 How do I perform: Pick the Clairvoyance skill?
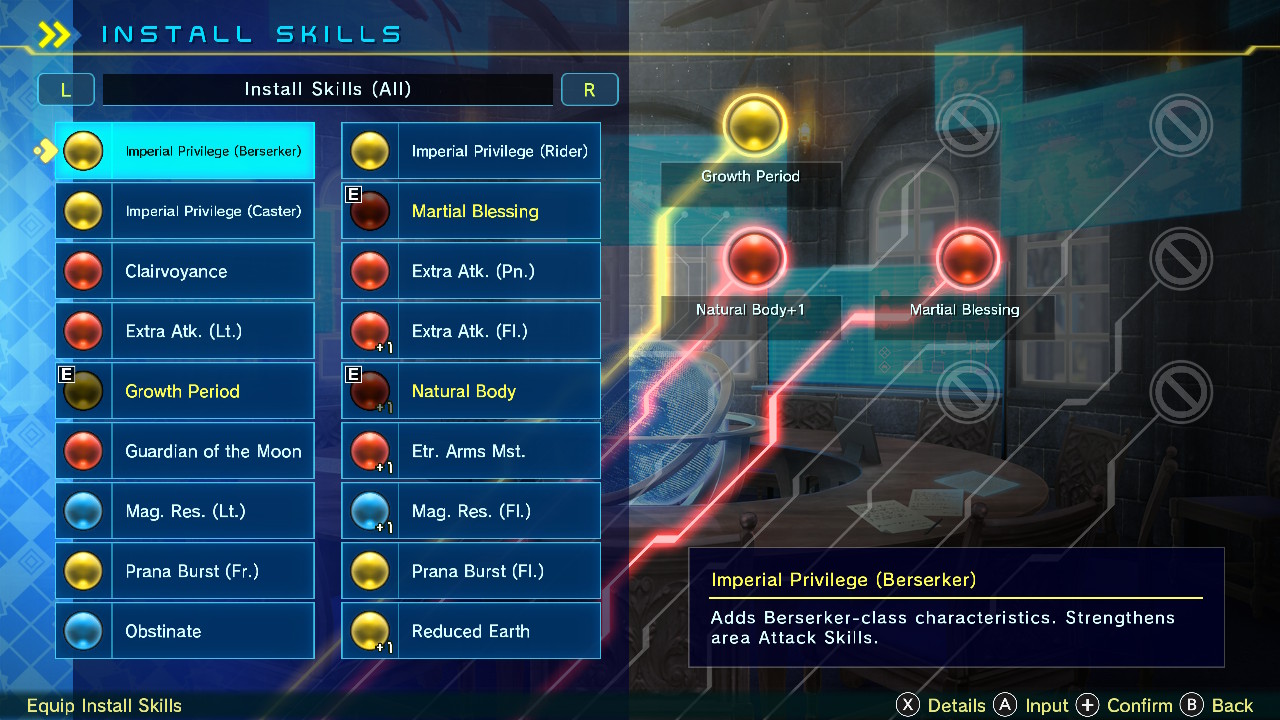[185, 271]
